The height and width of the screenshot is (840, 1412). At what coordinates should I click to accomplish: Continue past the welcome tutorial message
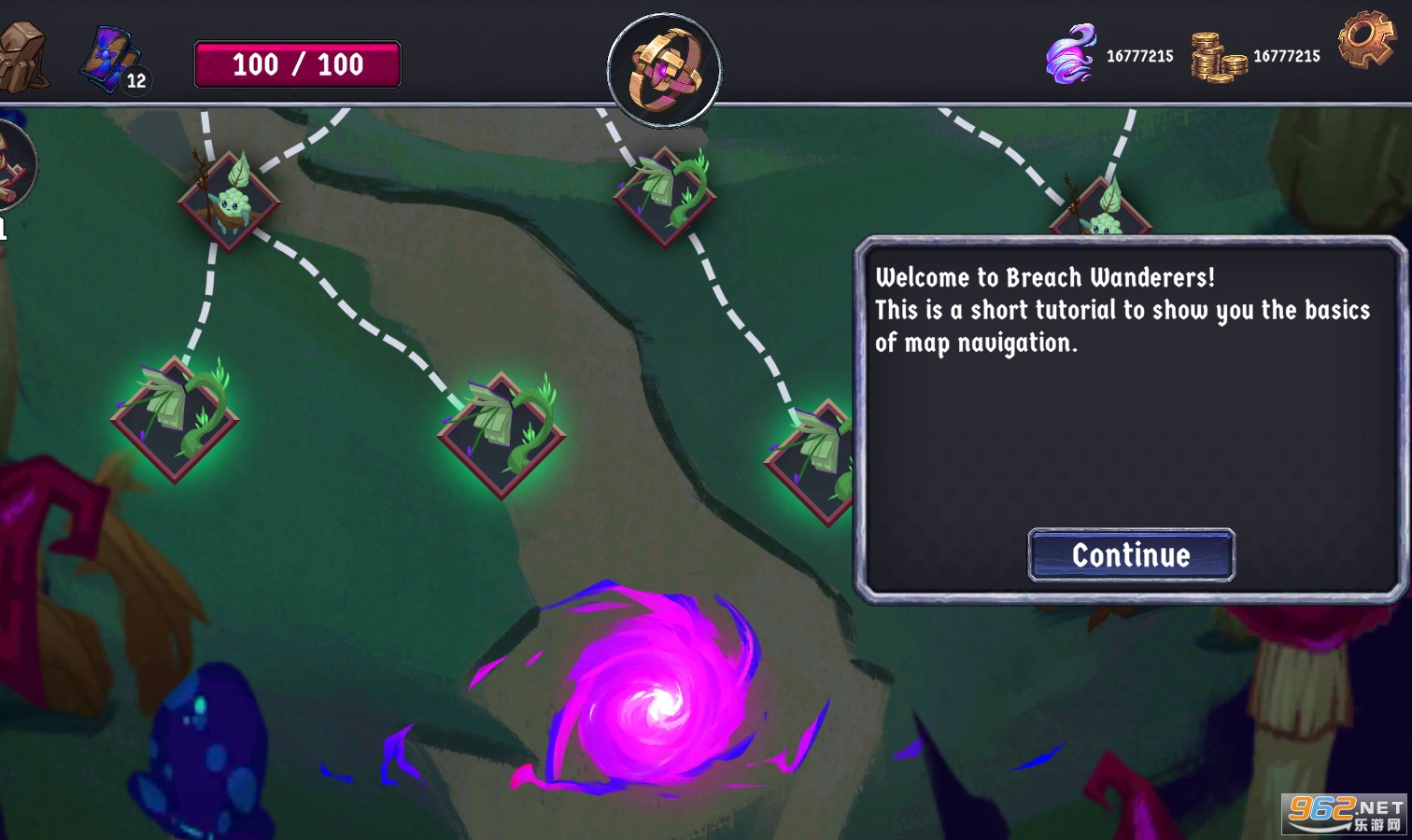(1131, 555)
